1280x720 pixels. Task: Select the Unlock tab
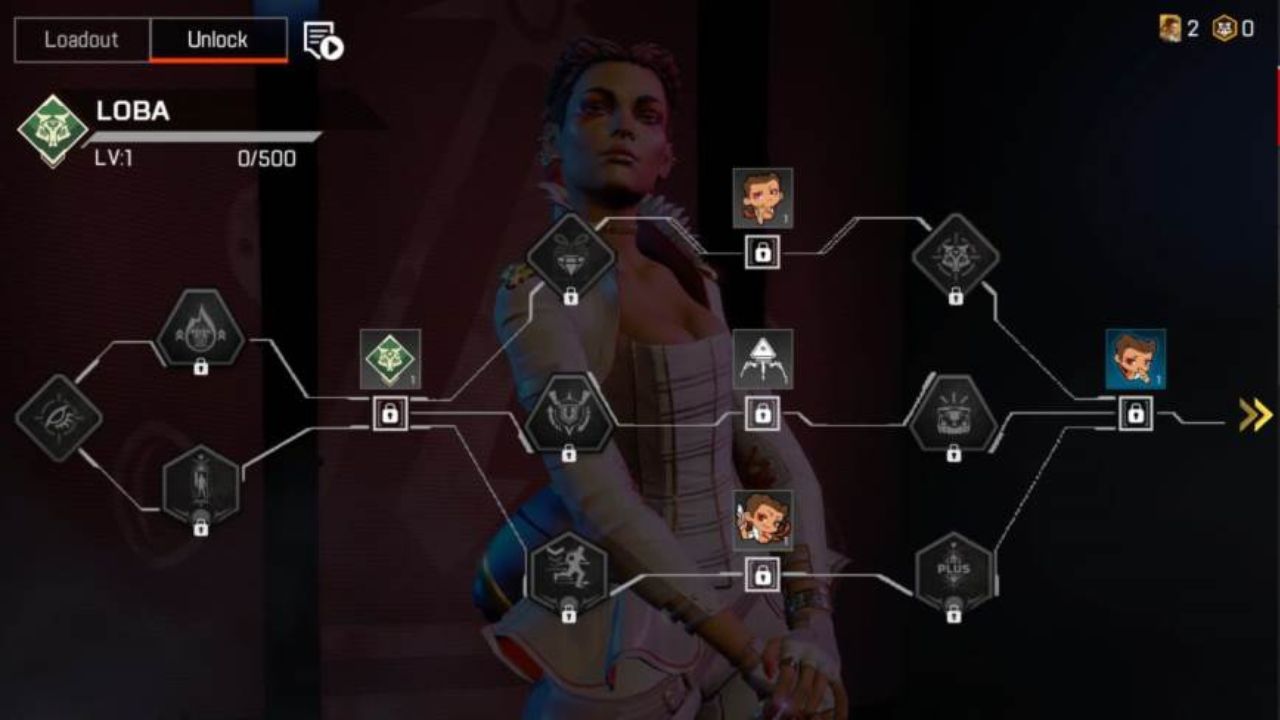(219, 40)
